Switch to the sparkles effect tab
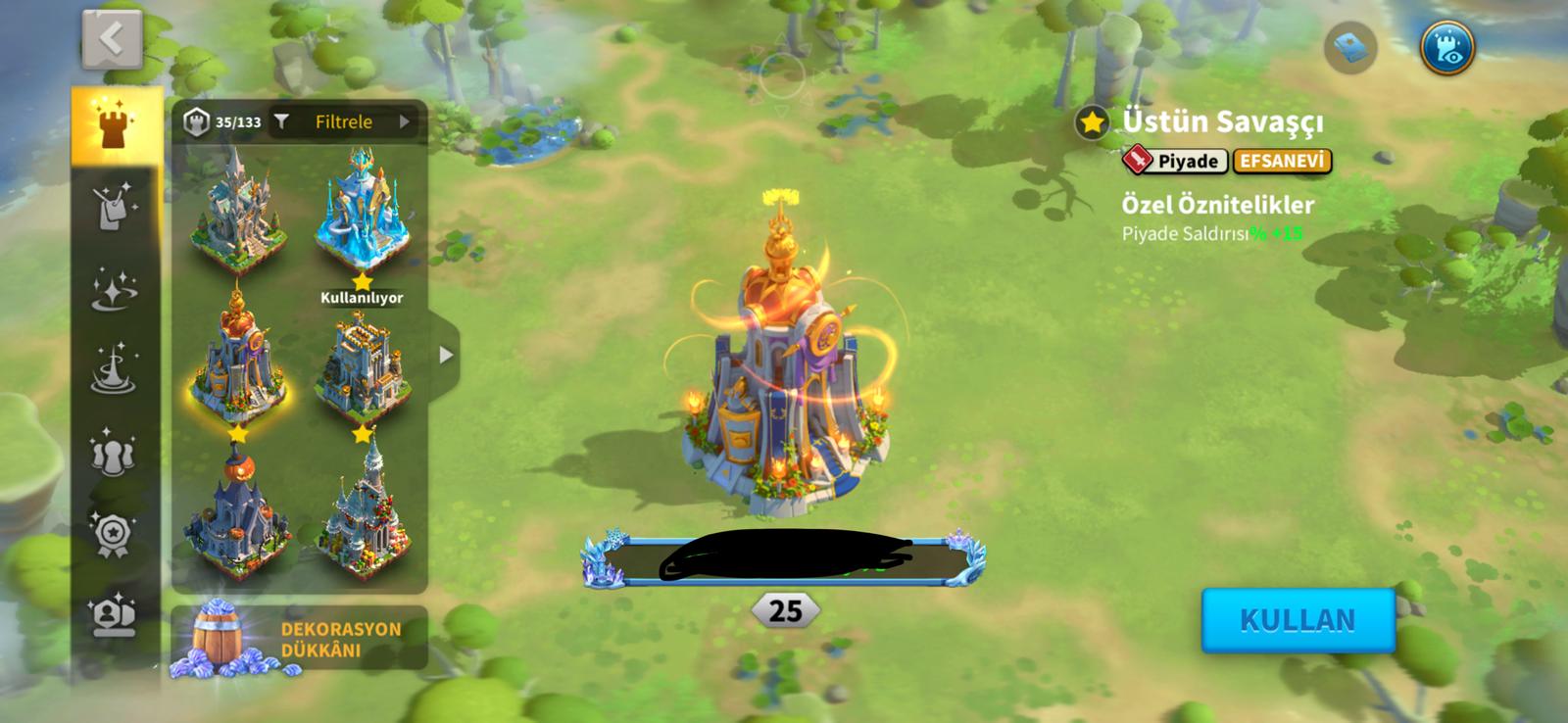1568x723 pixels. coord(115,289)
